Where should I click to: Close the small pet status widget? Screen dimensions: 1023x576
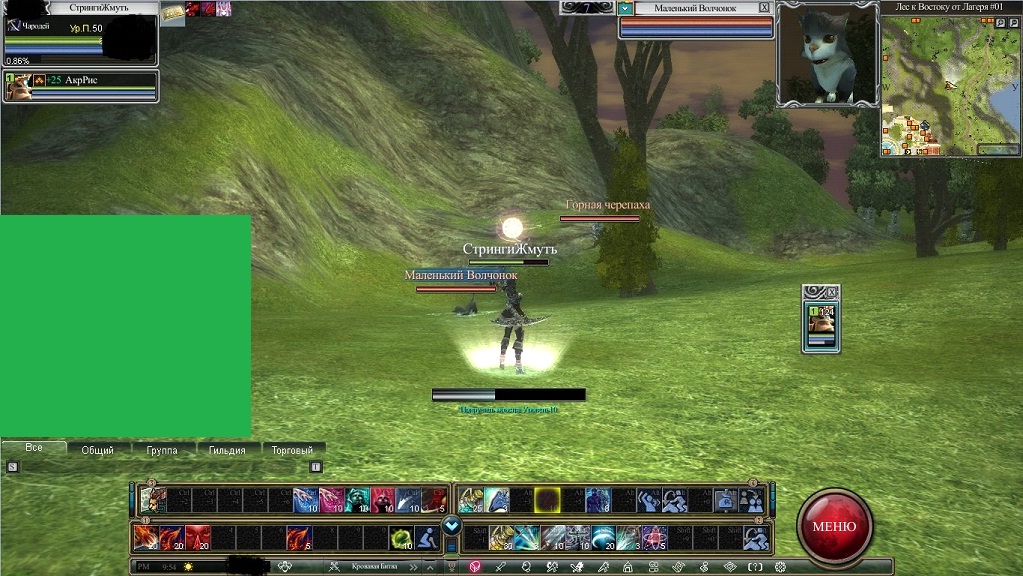(x=834, y=291)
